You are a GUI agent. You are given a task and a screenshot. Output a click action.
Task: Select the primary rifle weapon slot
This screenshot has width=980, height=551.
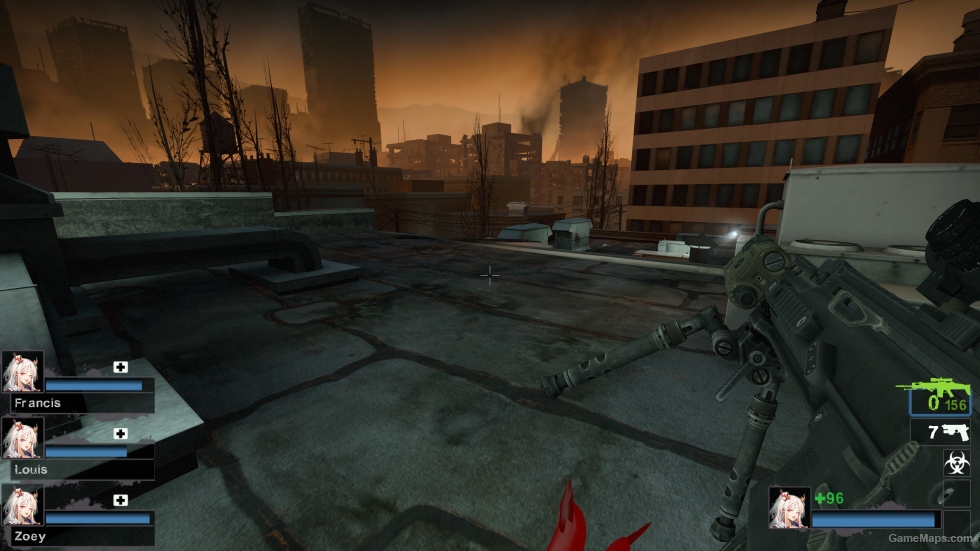pyautogui.click(x=940, y=398)
